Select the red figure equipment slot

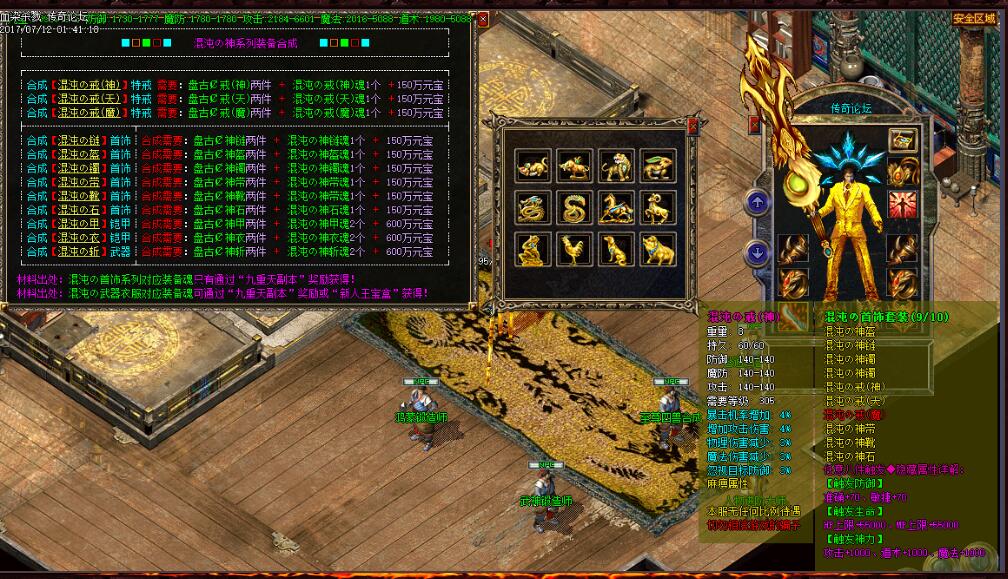click(903, 204)
